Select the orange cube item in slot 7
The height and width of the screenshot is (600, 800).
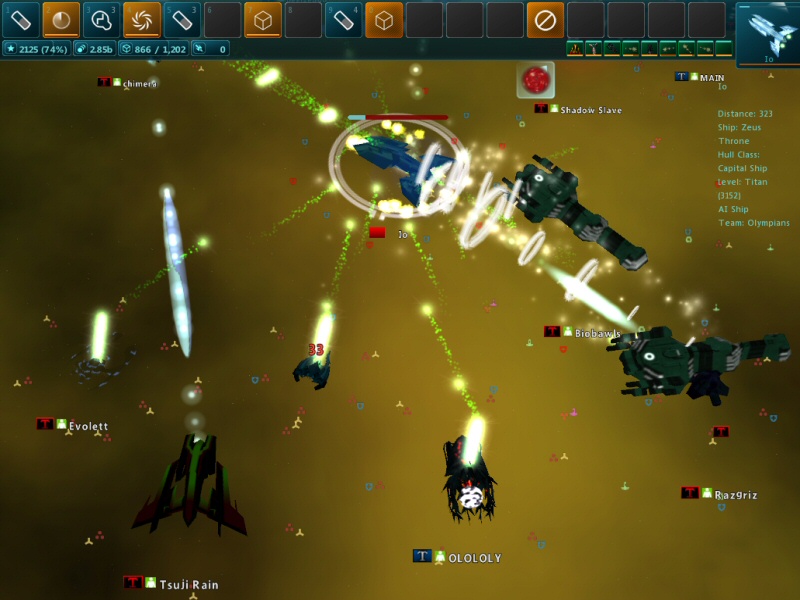pyautogui.click(x=263, y=19)
